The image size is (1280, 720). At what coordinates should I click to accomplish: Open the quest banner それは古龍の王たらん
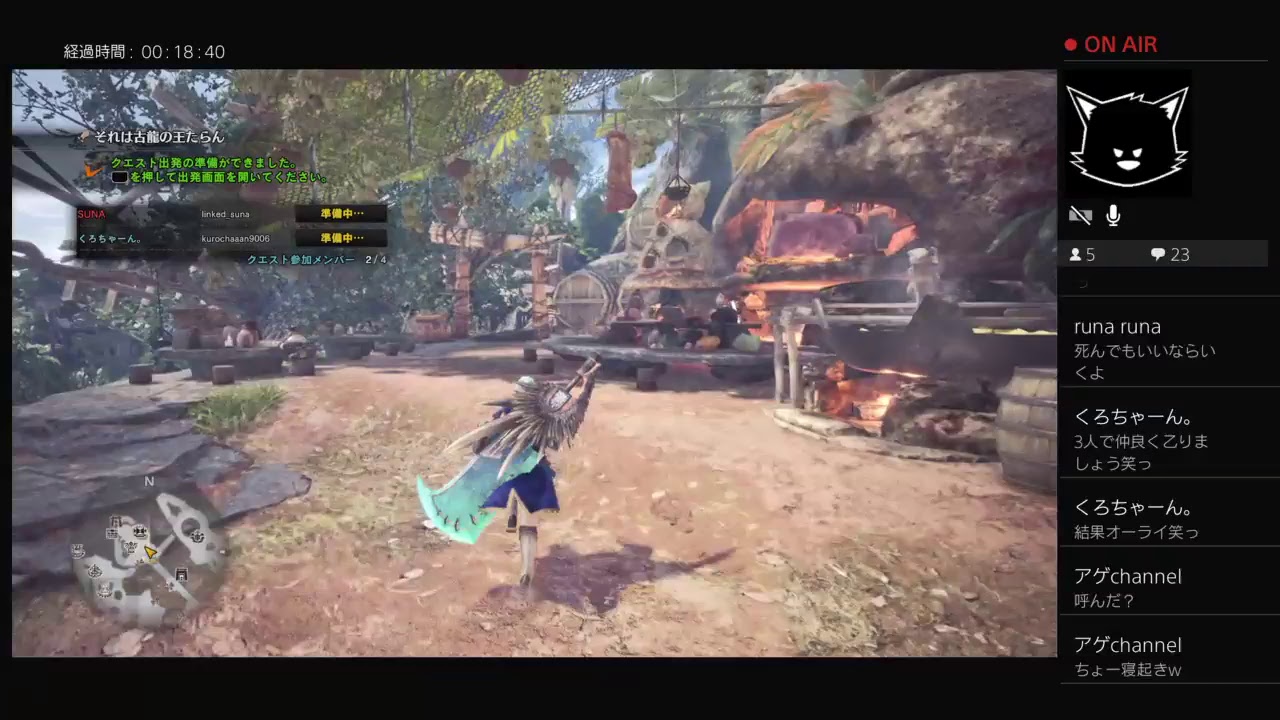tap(160, 138)
